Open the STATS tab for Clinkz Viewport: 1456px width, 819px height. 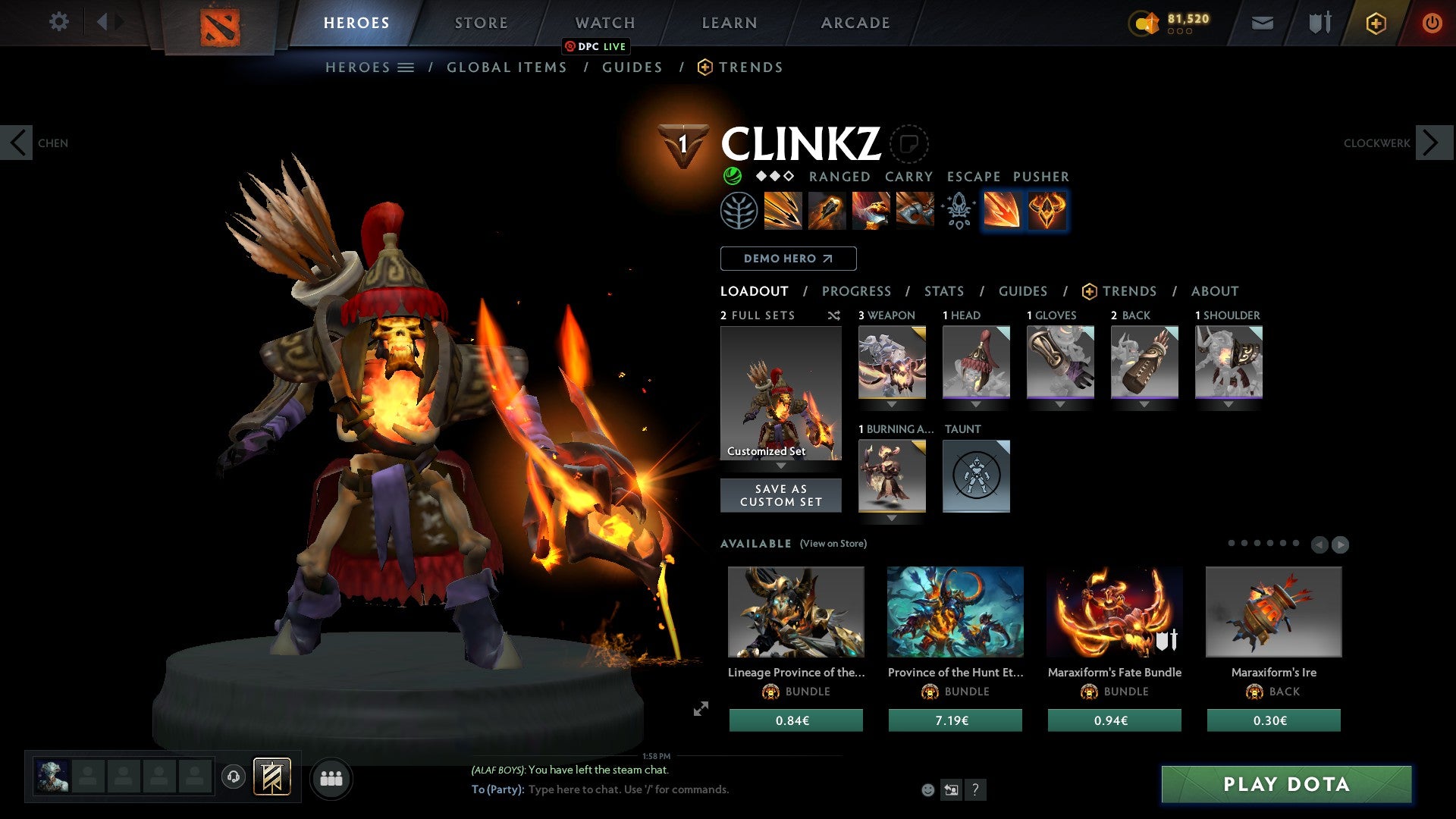coord(944,291)
